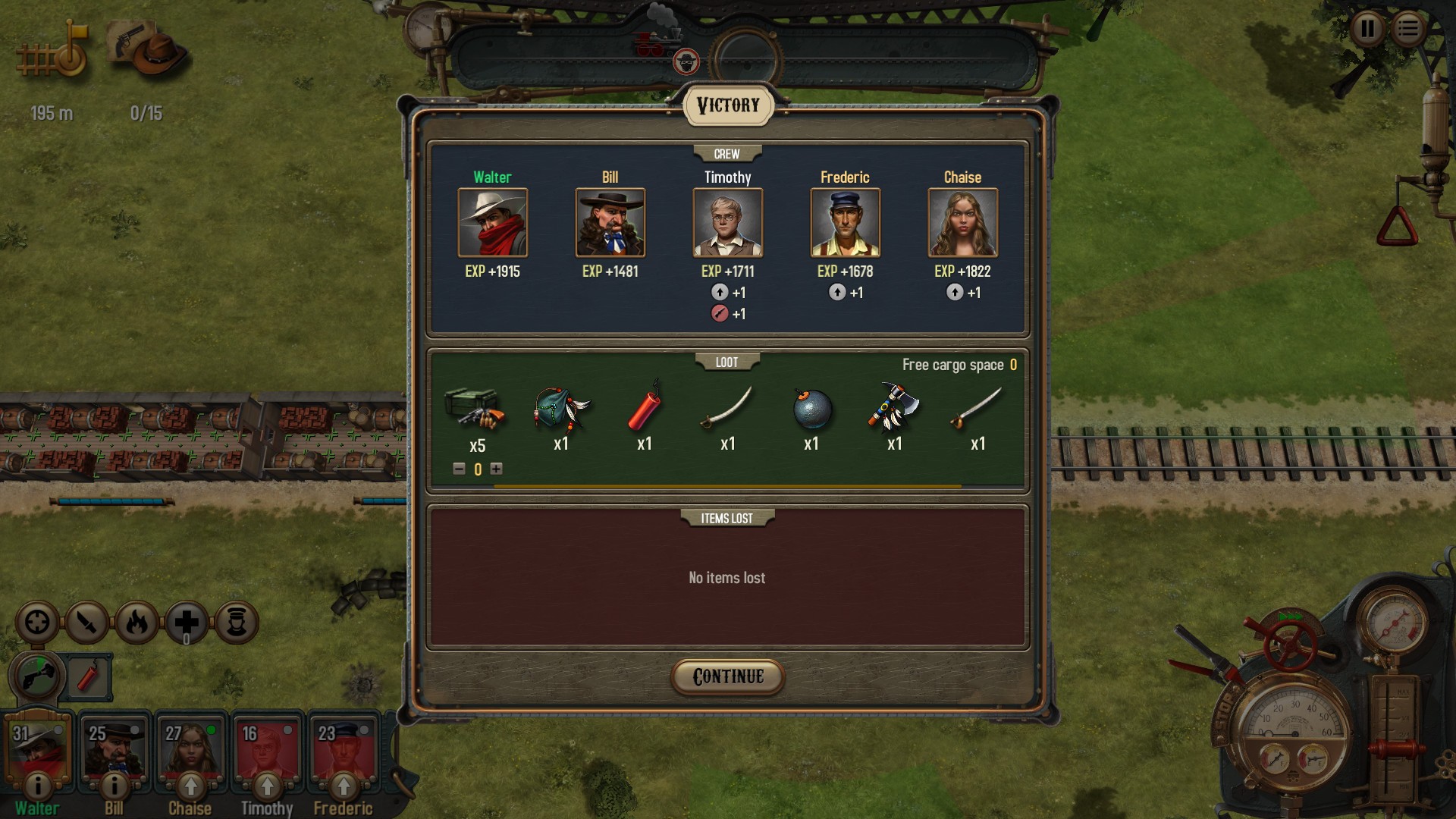The width and height of the screenshot is (1456, 819).
Task: Continue past the Victory screen
Action: pyautogui.click(x=727, y=676)
